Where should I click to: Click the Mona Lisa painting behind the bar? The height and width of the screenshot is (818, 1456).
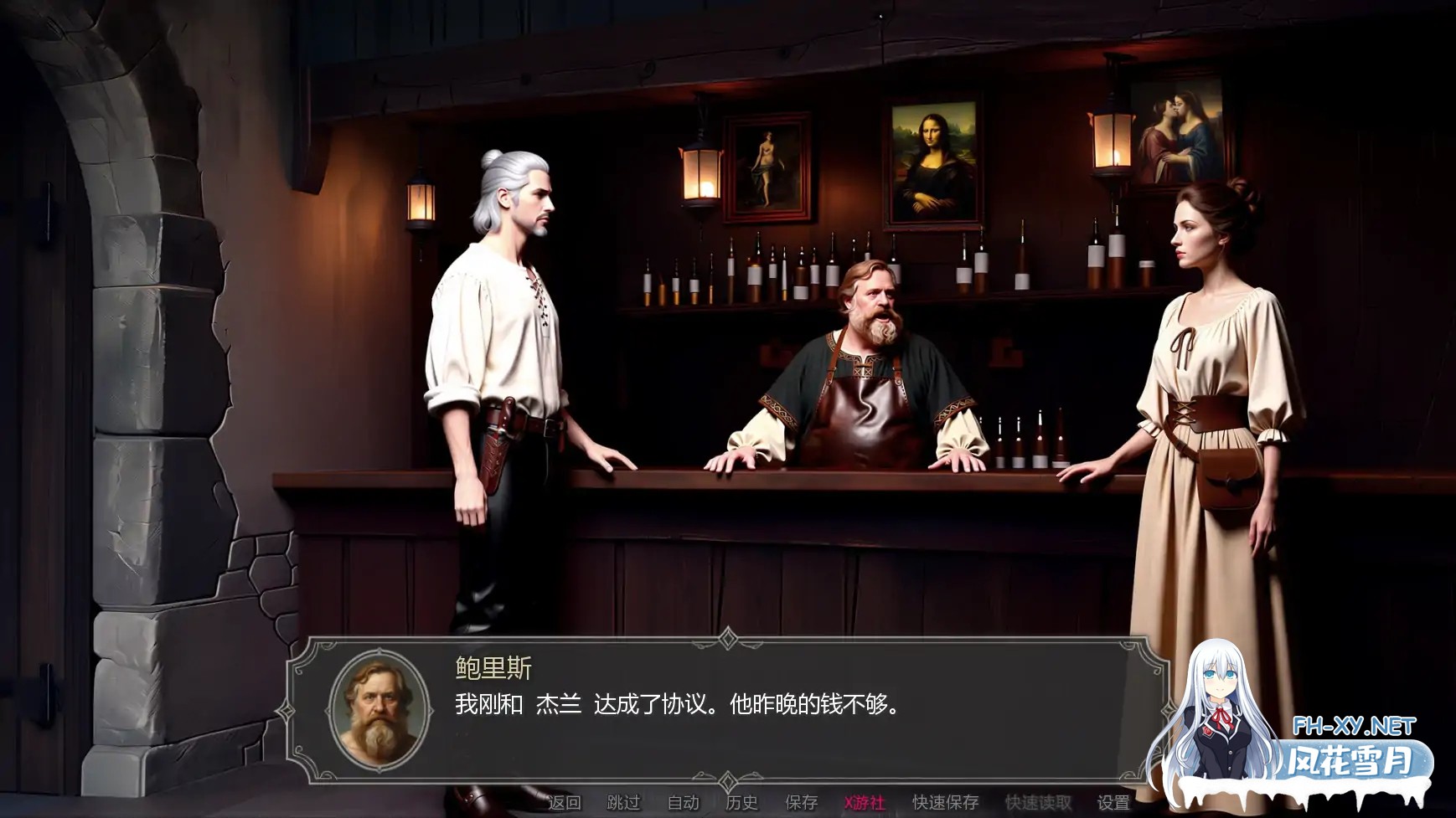932,164
